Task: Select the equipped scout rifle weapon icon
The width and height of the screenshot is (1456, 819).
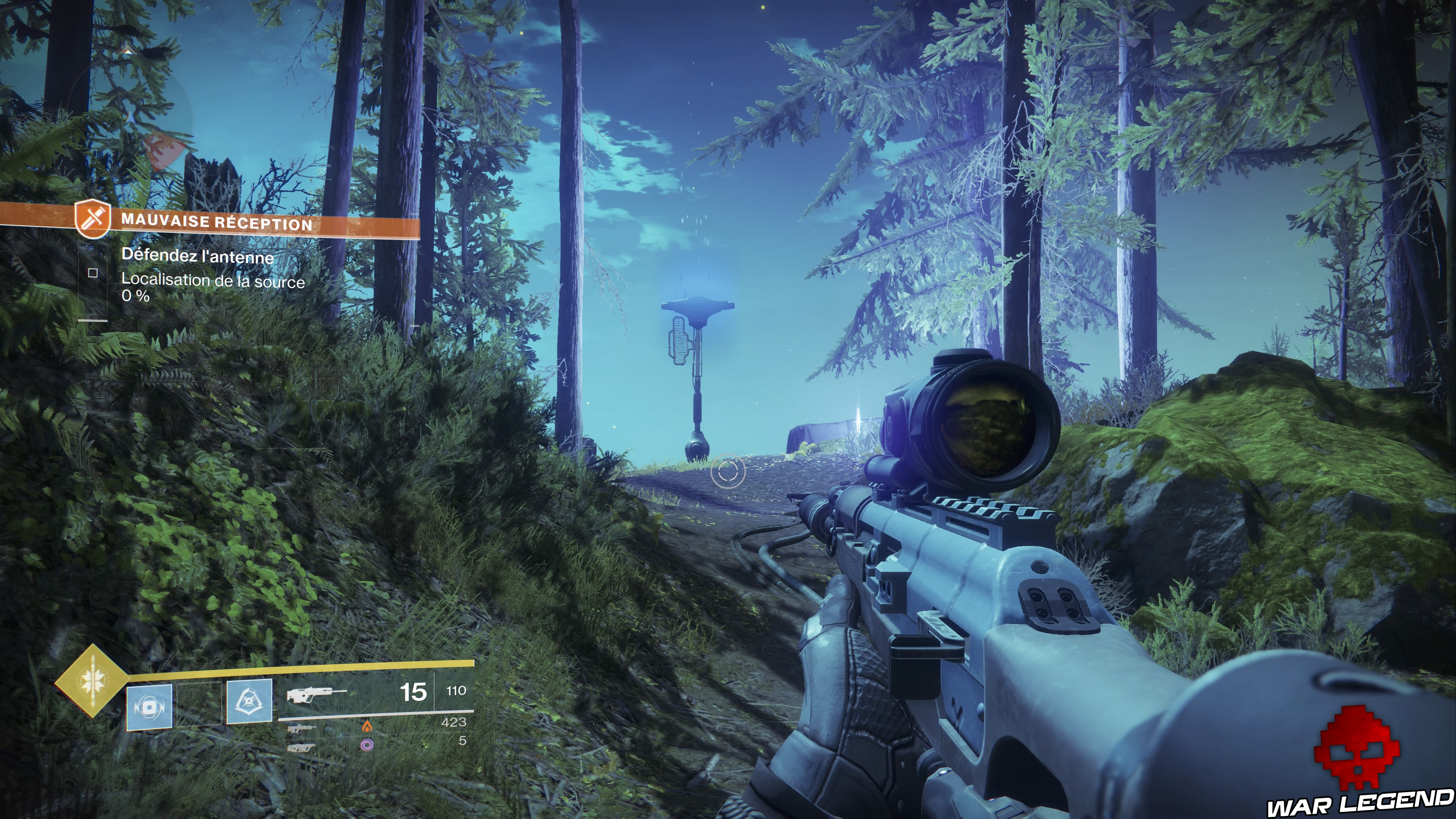Action: click(x=315, y=693)
